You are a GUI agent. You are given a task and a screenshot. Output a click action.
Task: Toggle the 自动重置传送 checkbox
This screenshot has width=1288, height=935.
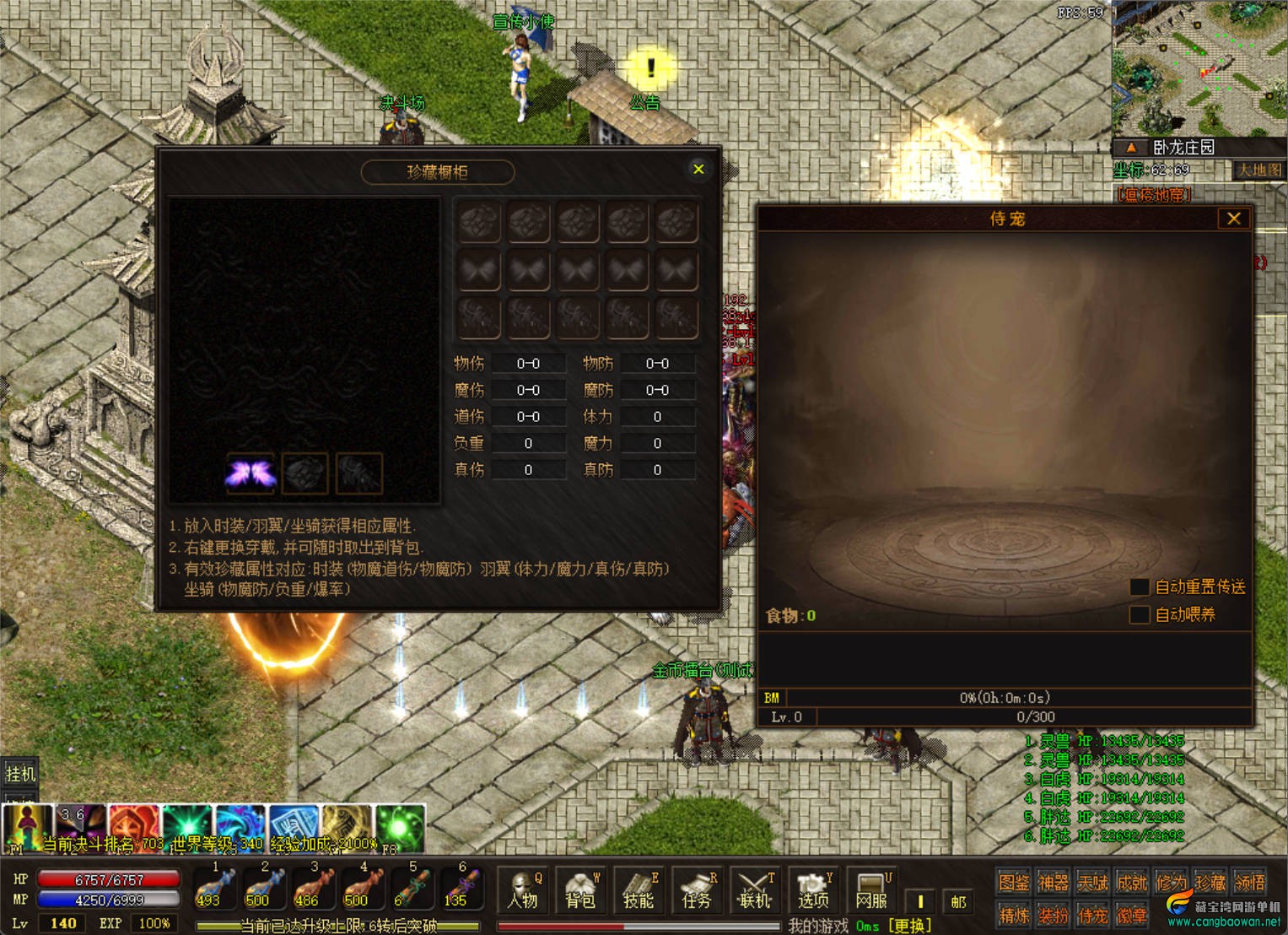(x=1140, y=586)
